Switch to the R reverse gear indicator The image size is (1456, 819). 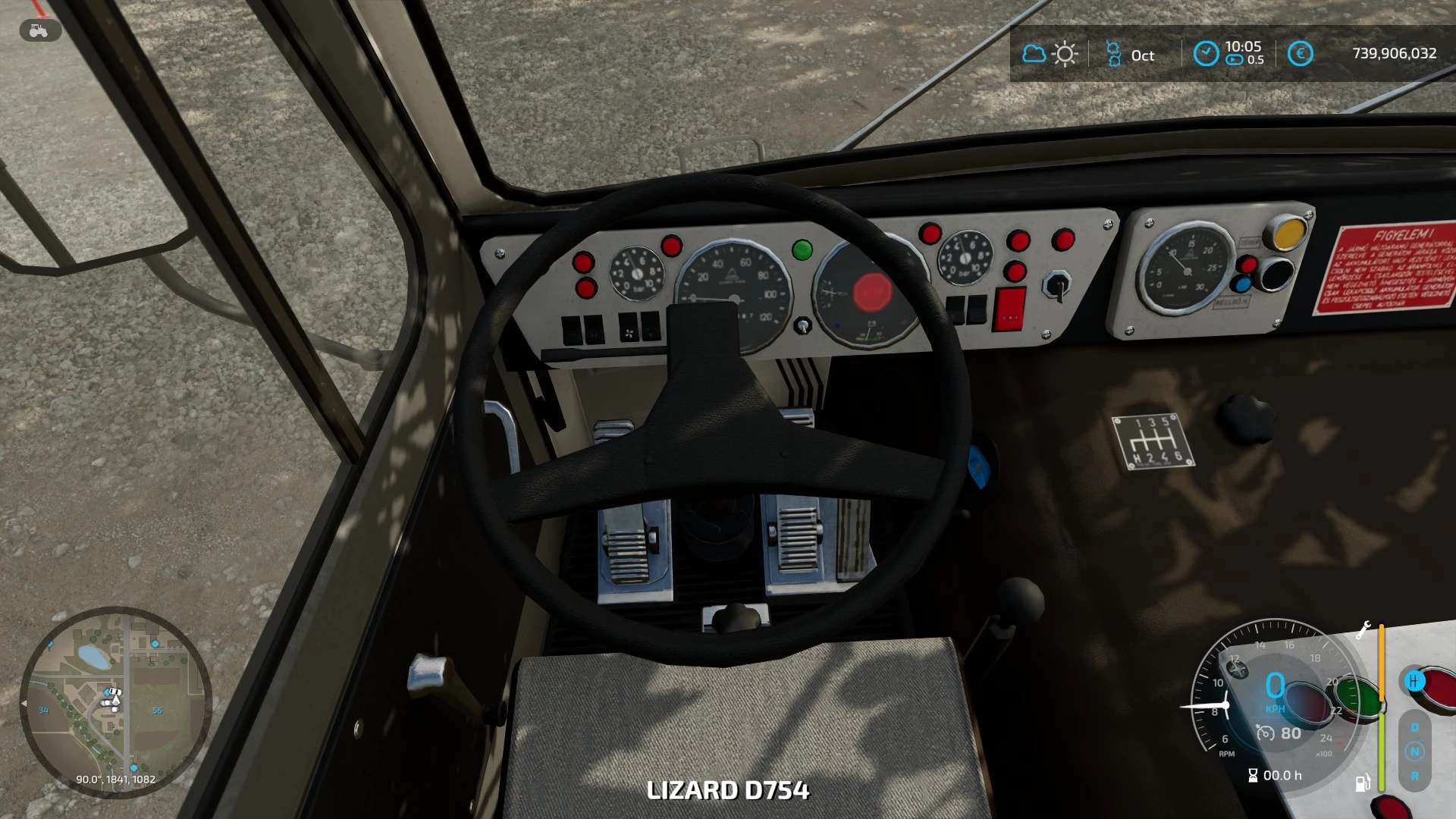pyautogui.click(x=1414, y=777)
